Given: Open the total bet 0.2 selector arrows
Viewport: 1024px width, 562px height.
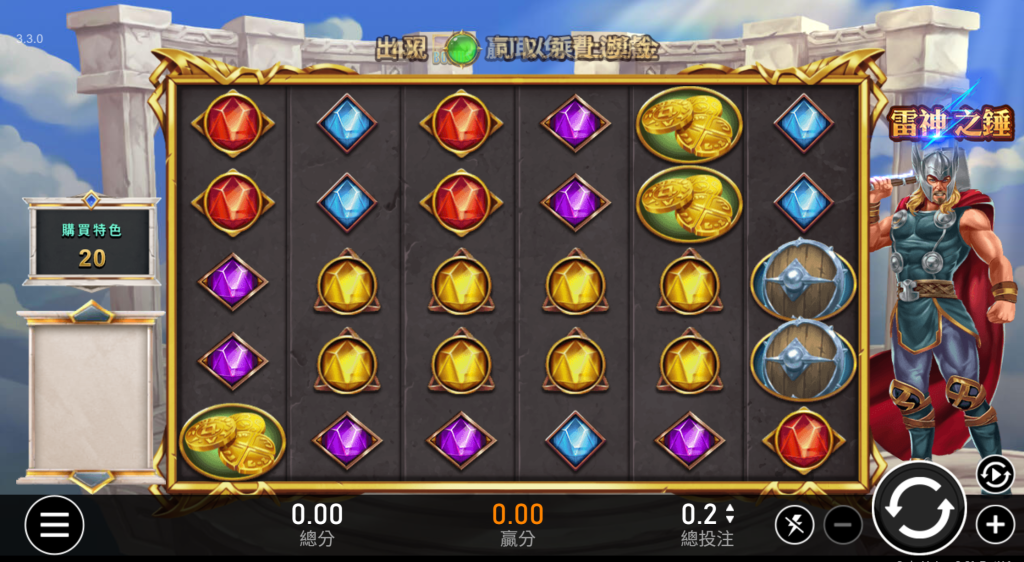Looking at the screenshot, I should 730,514.
